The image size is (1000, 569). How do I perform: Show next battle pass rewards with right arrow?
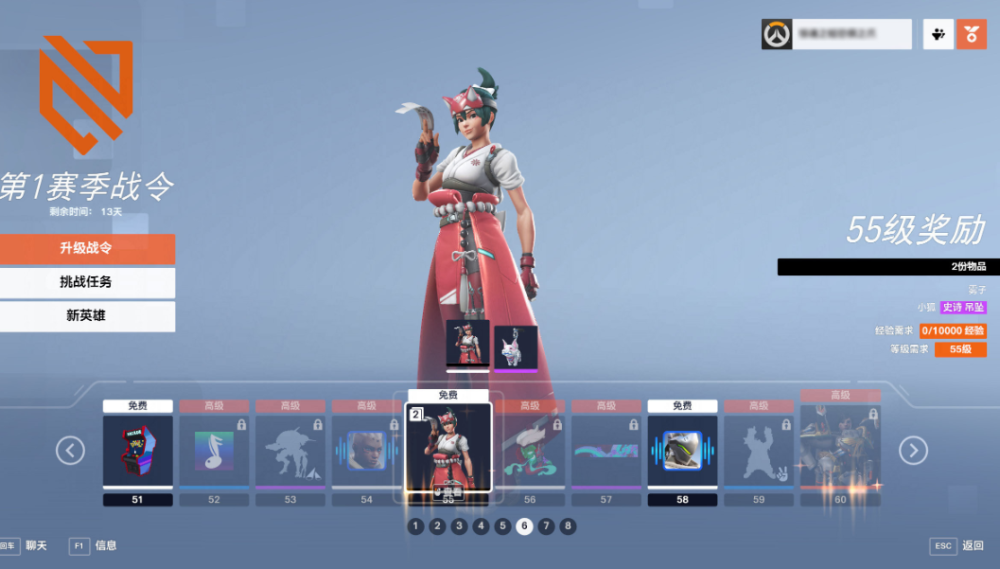click(x=913, y=451)
